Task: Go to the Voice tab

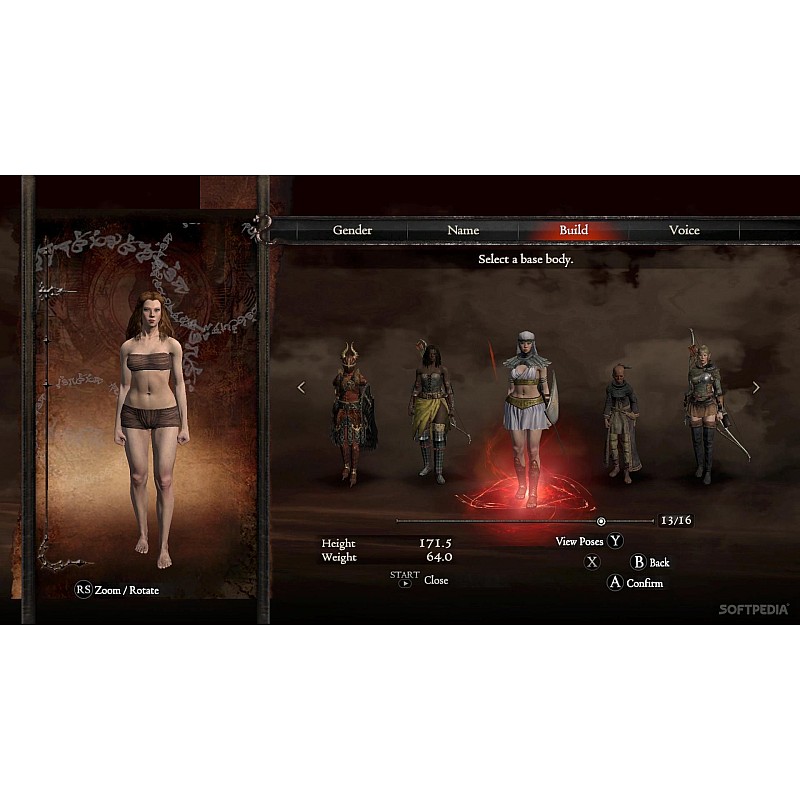Action: [684, 230]
